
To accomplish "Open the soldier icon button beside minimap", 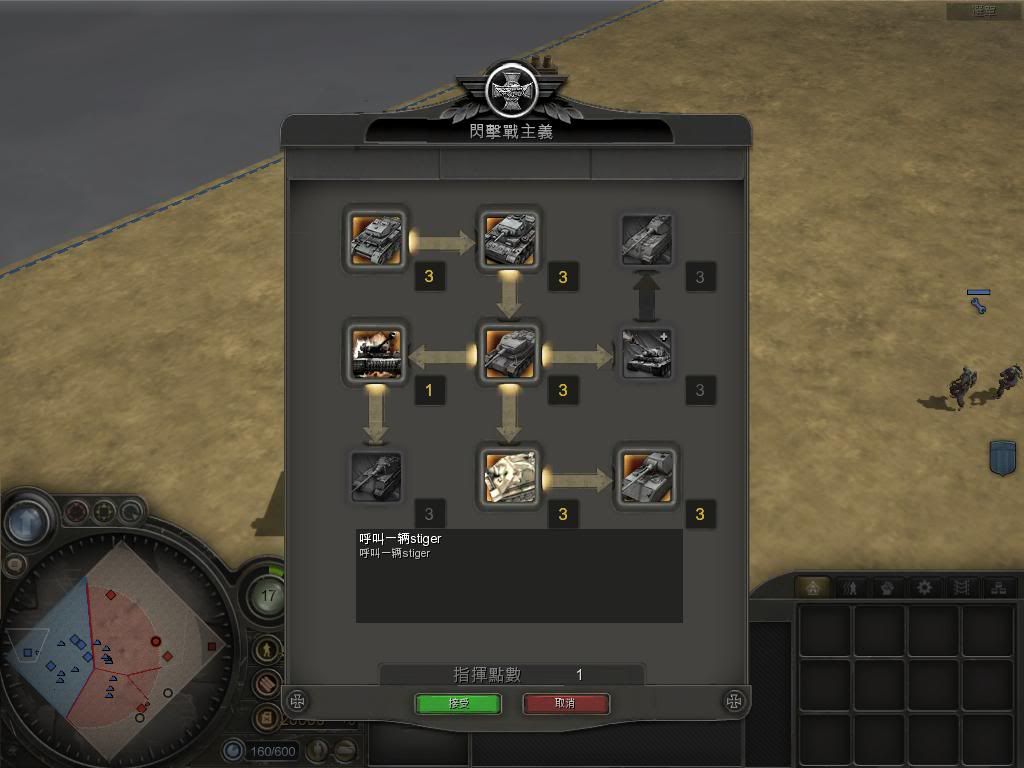I will 266,650.
